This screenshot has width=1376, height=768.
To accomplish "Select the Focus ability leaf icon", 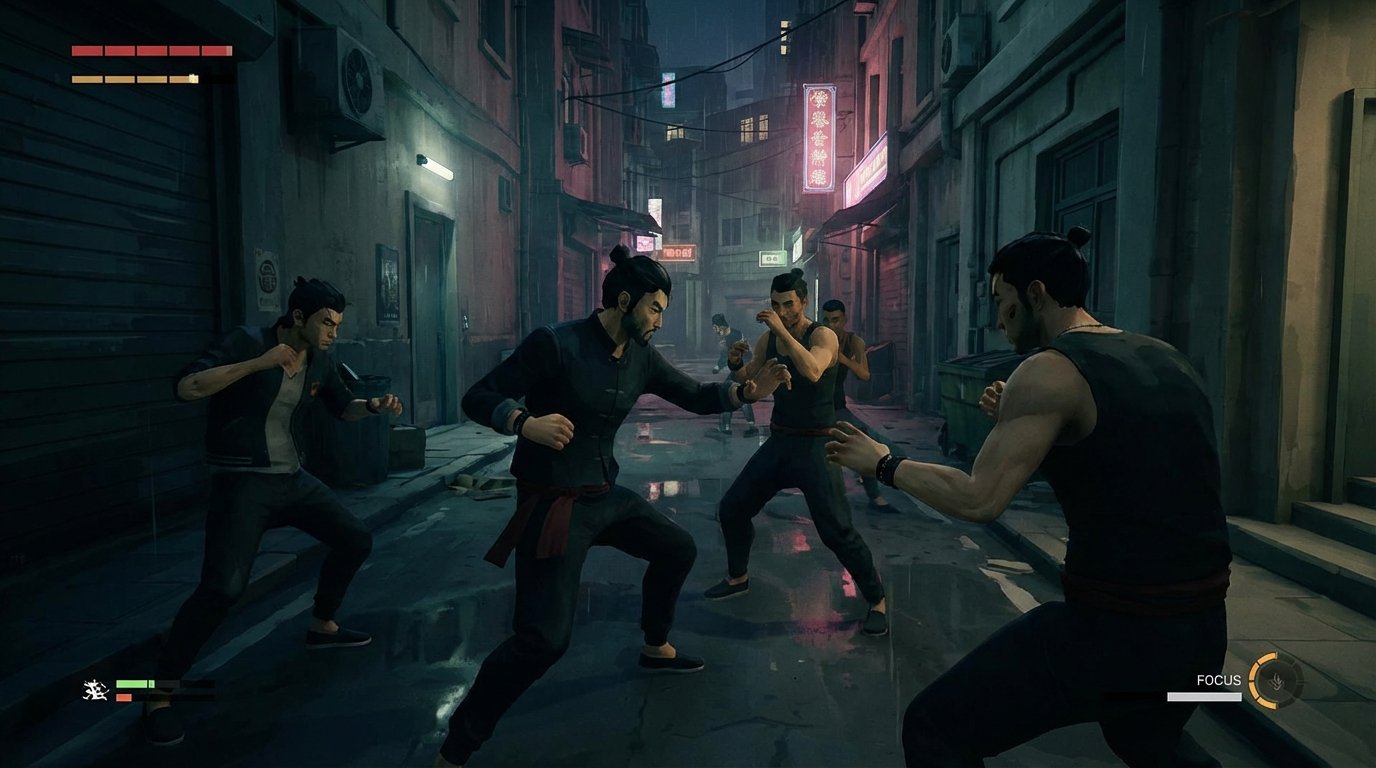I will click(x=1277, y=680).
